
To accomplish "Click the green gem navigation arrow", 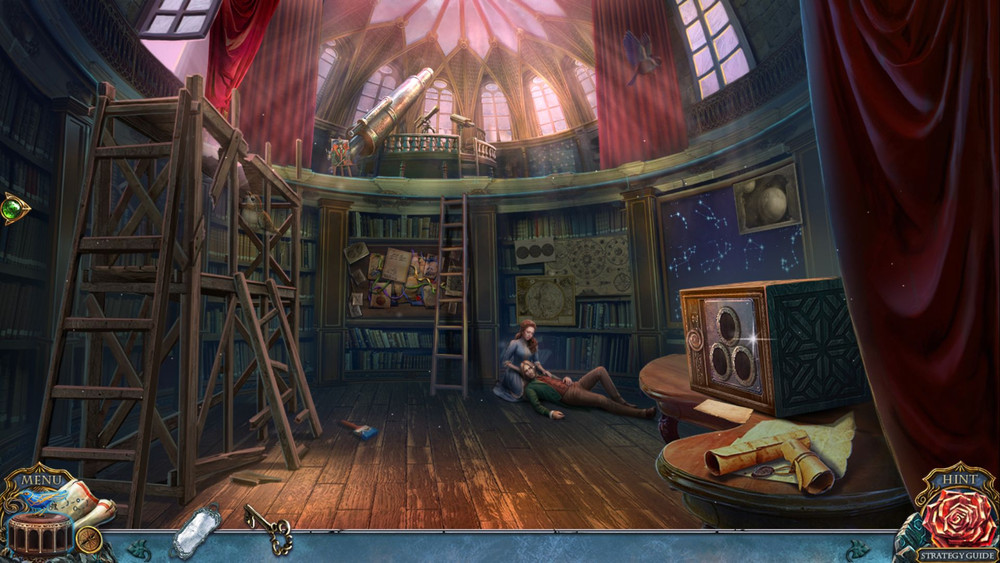I will 15,209.
